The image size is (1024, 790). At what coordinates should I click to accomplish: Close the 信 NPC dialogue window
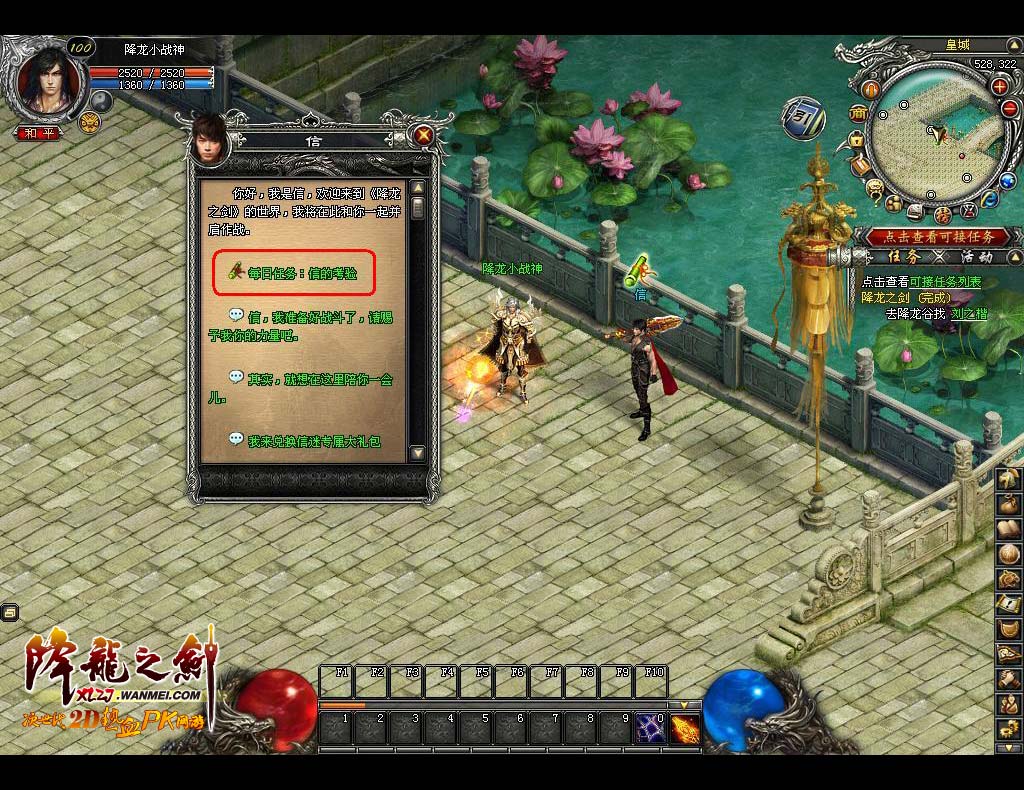pyautogui.click(x=424, y=135)
